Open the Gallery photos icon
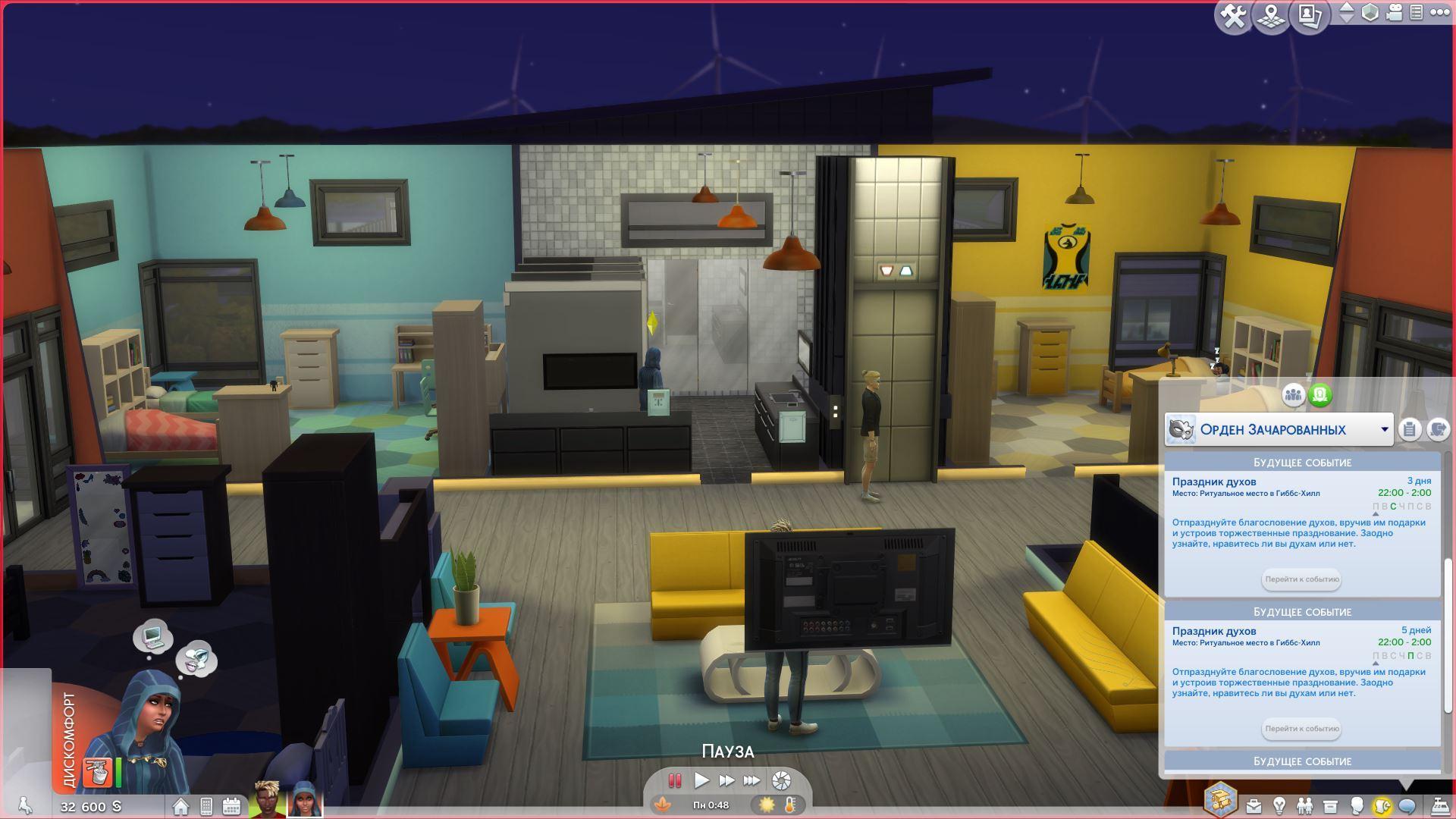Viewport: 1456px width, 819px height. pyautogui.click(x=1310, y=16)
